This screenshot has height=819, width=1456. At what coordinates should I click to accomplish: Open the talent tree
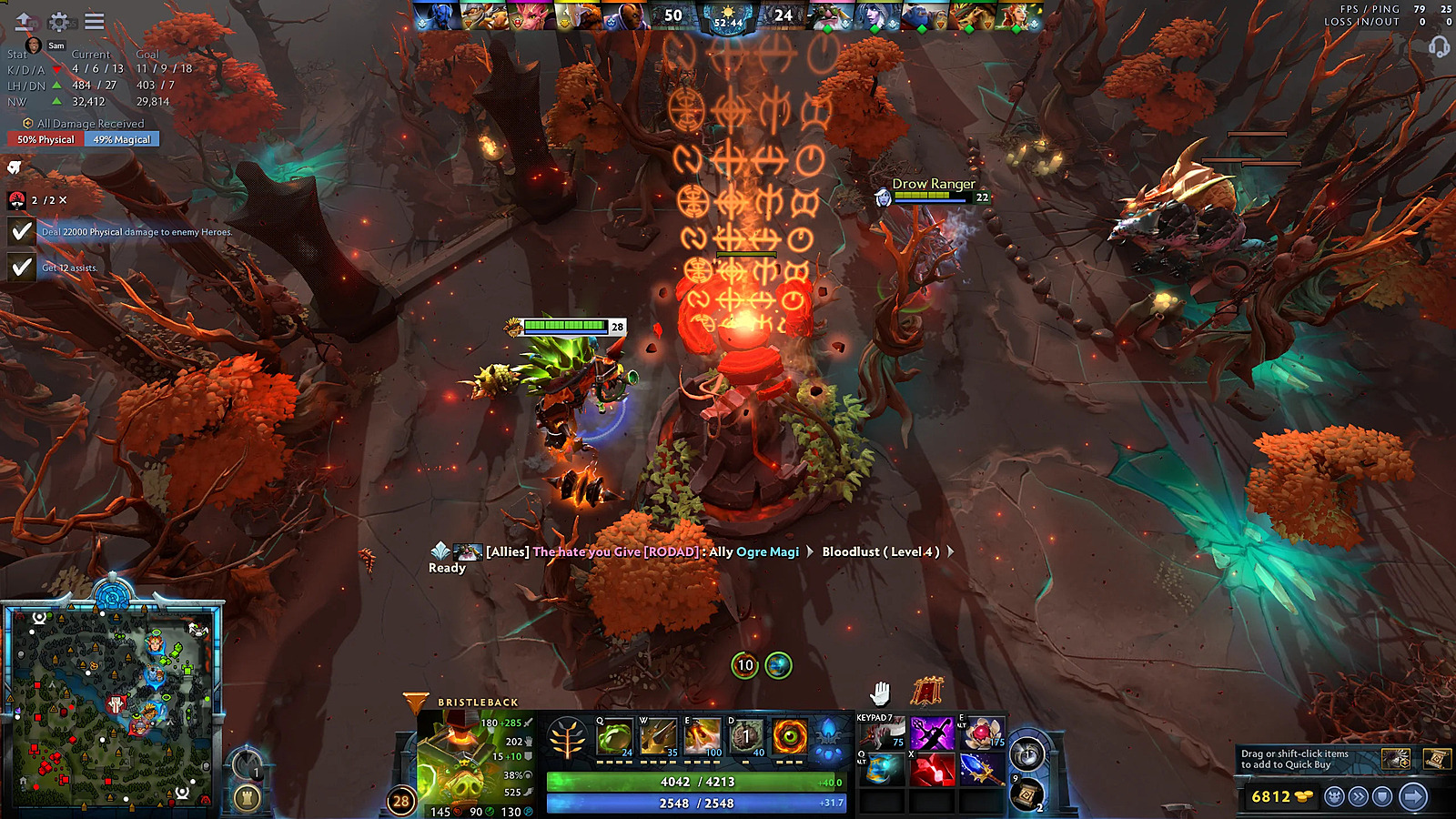coord(567,738)
